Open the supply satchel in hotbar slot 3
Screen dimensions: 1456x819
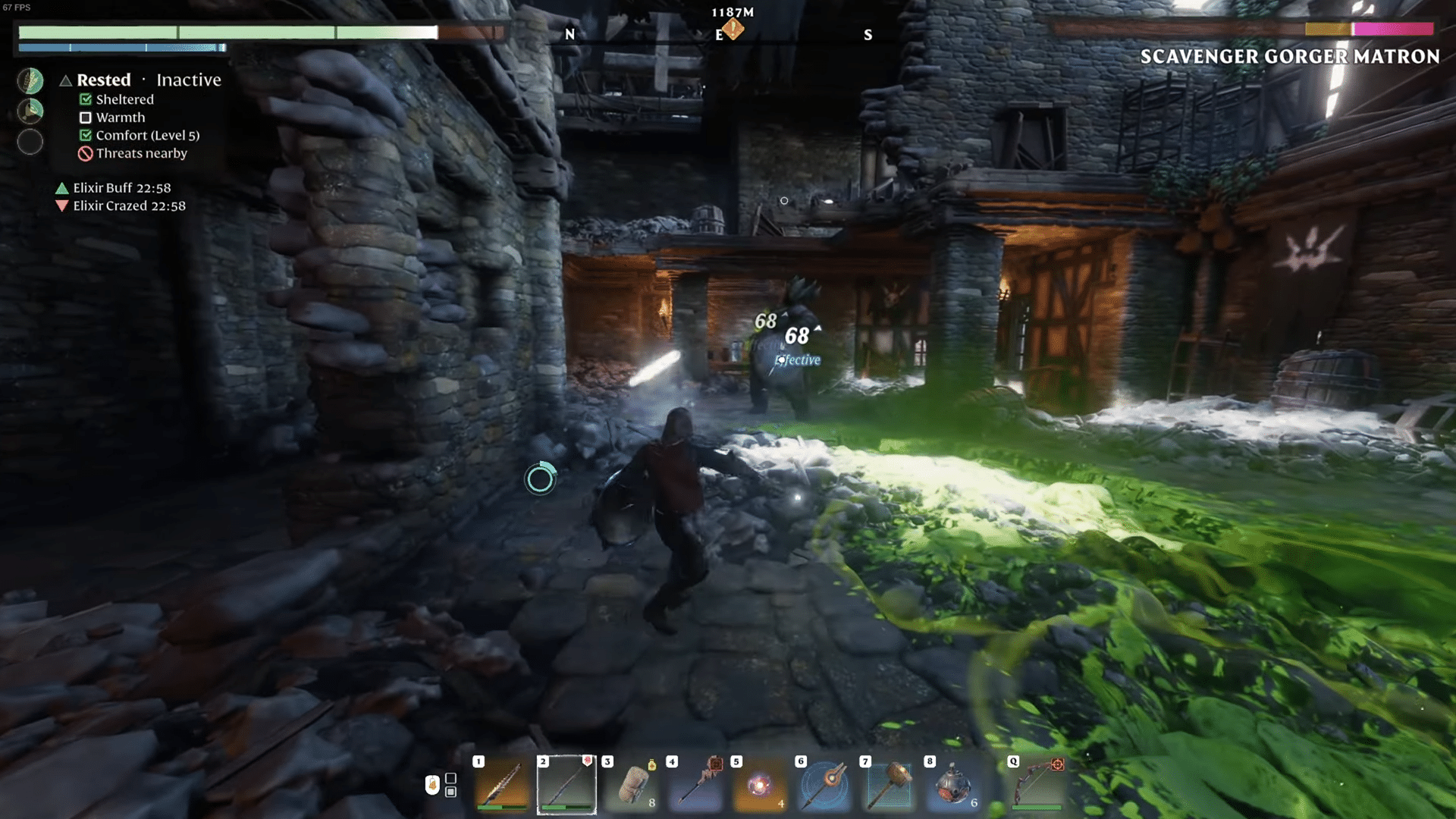[632, 785]
